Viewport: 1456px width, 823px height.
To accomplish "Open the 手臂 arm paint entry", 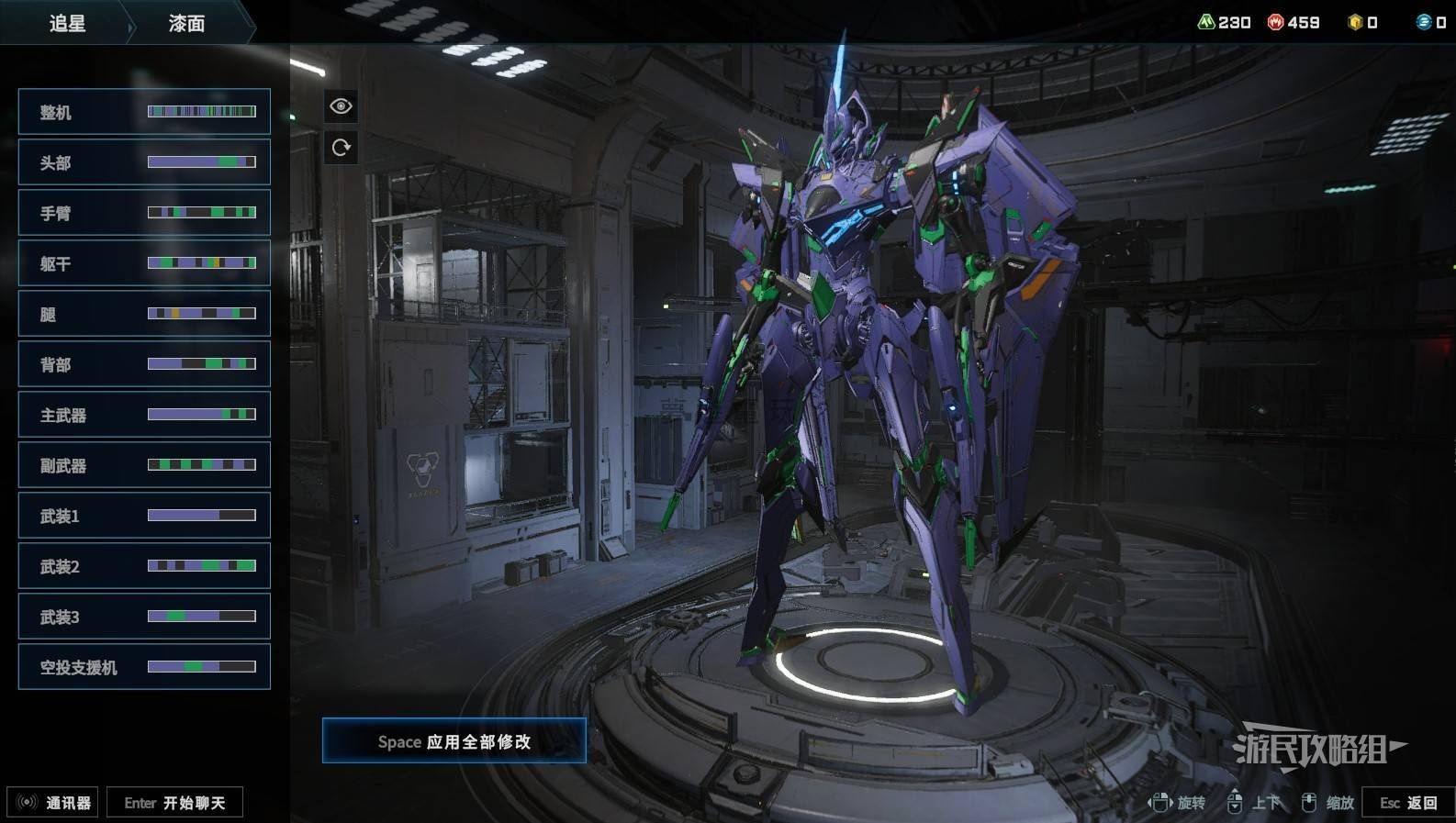I will (x=144, y=213).
